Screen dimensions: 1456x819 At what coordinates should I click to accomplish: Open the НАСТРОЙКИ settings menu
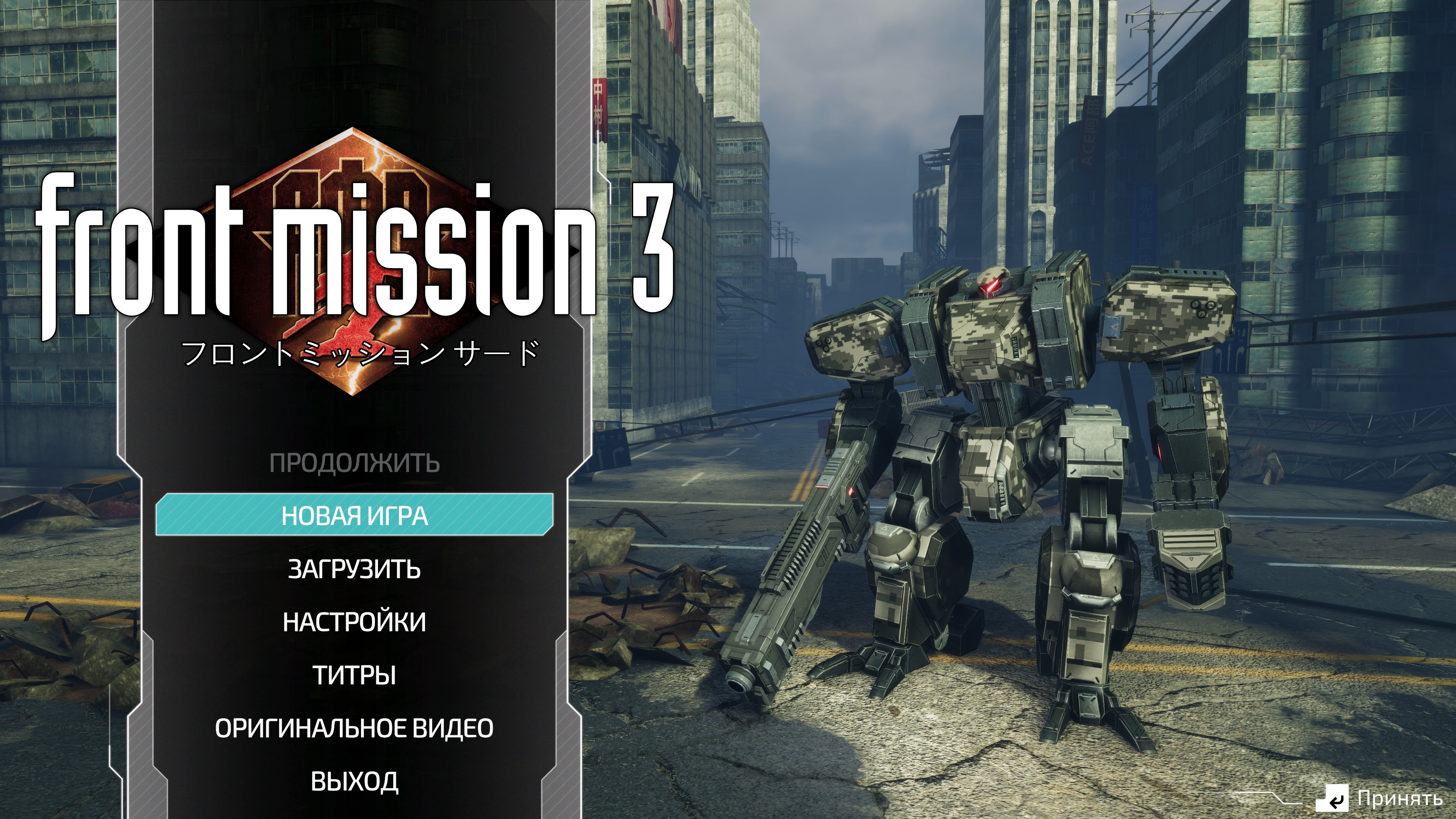point(355,622)
